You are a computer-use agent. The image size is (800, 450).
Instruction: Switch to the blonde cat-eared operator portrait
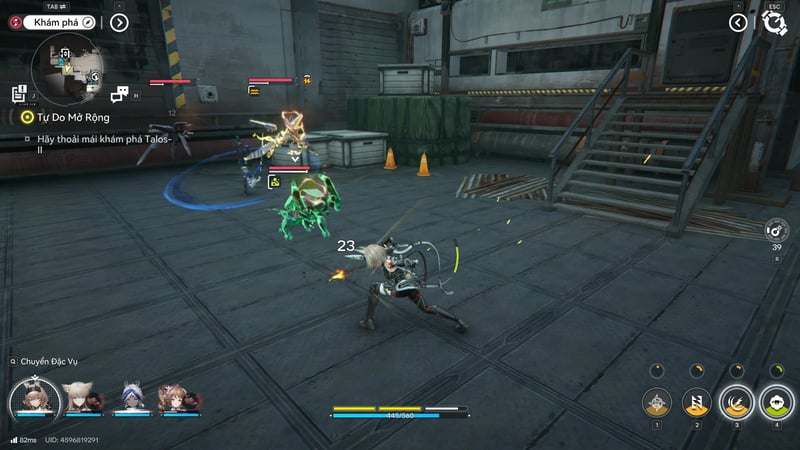click(x=80, y=398)
